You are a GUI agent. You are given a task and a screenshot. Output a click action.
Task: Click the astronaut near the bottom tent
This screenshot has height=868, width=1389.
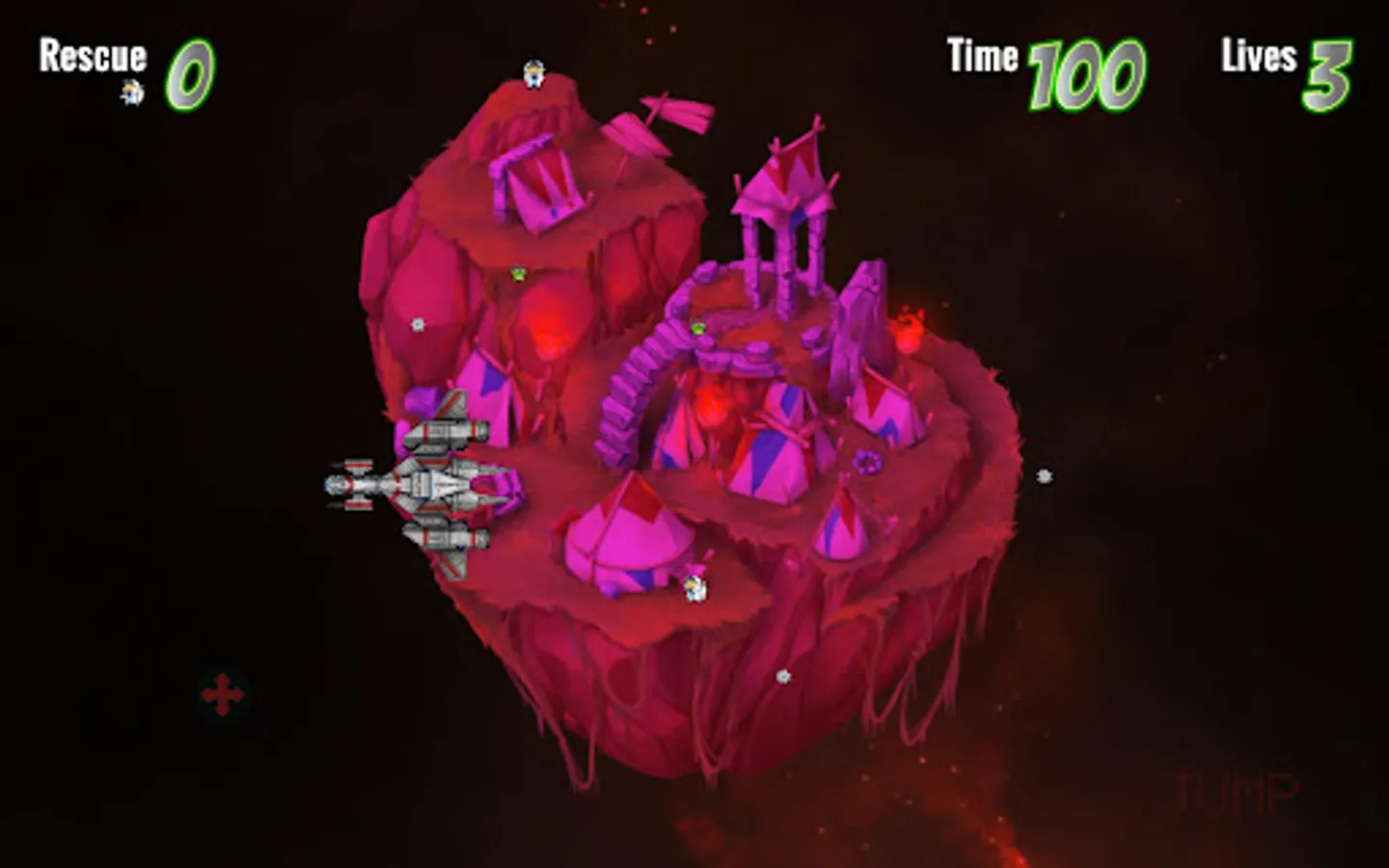(x=696, y=587)
